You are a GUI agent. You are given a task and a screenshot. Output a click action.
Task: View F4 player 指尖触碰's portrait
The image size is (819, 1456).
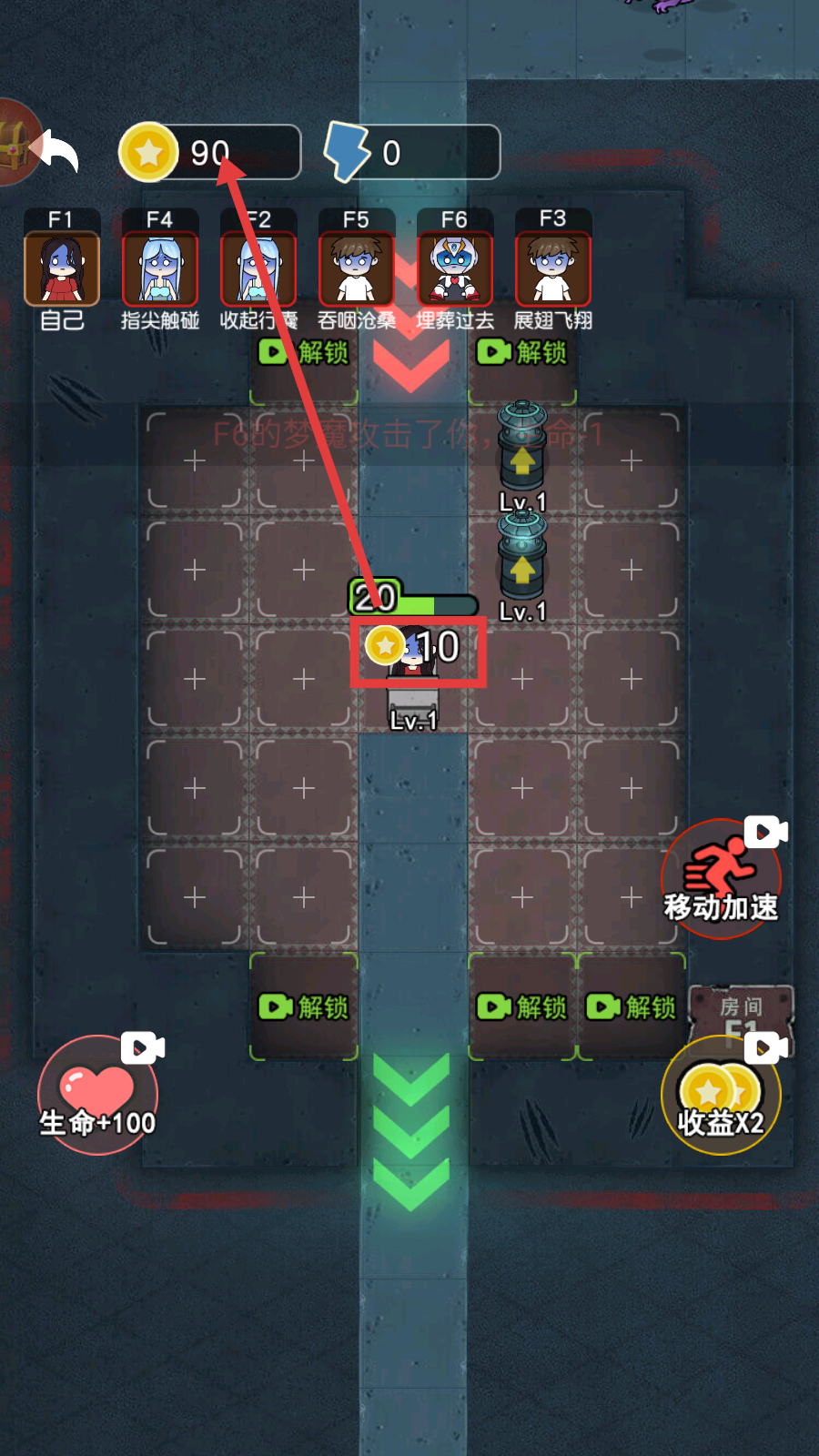160,268
